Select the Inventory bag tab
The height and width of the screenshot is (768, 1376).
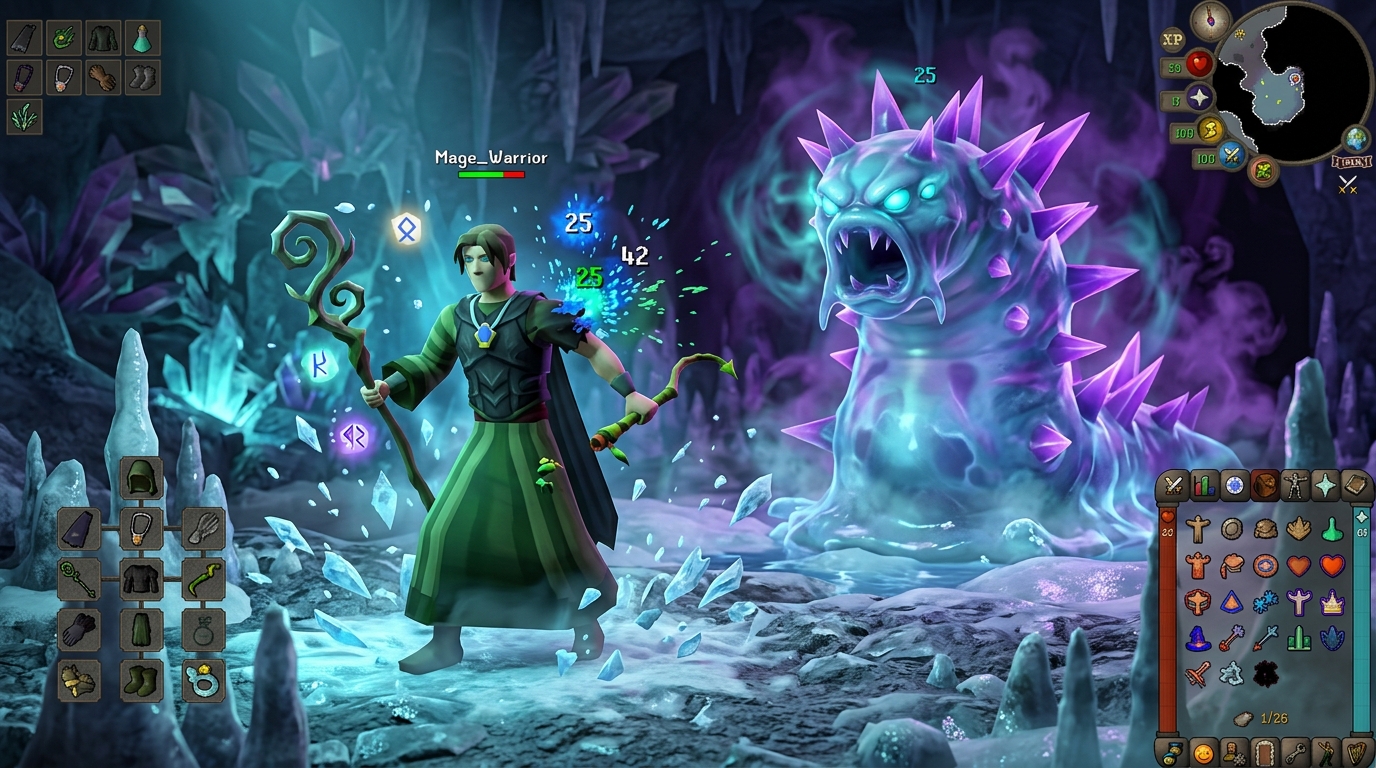point(1262,486)
